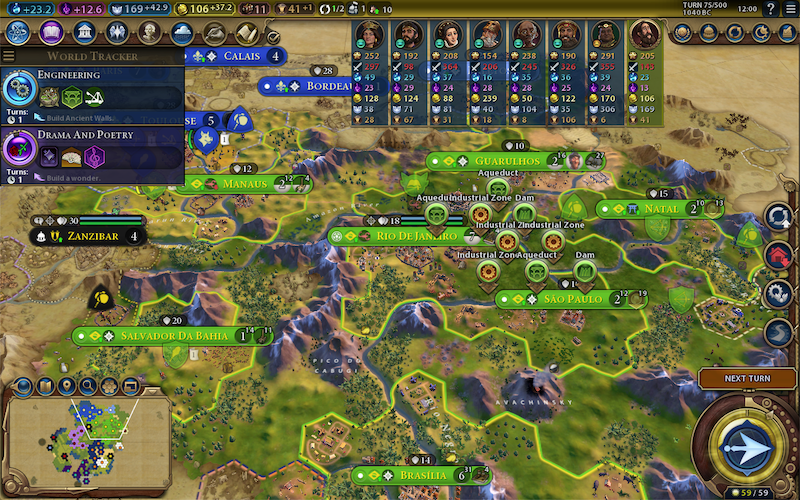Open the Great People screen
Screen dimensions: 800x500
(x=149, y=32)
